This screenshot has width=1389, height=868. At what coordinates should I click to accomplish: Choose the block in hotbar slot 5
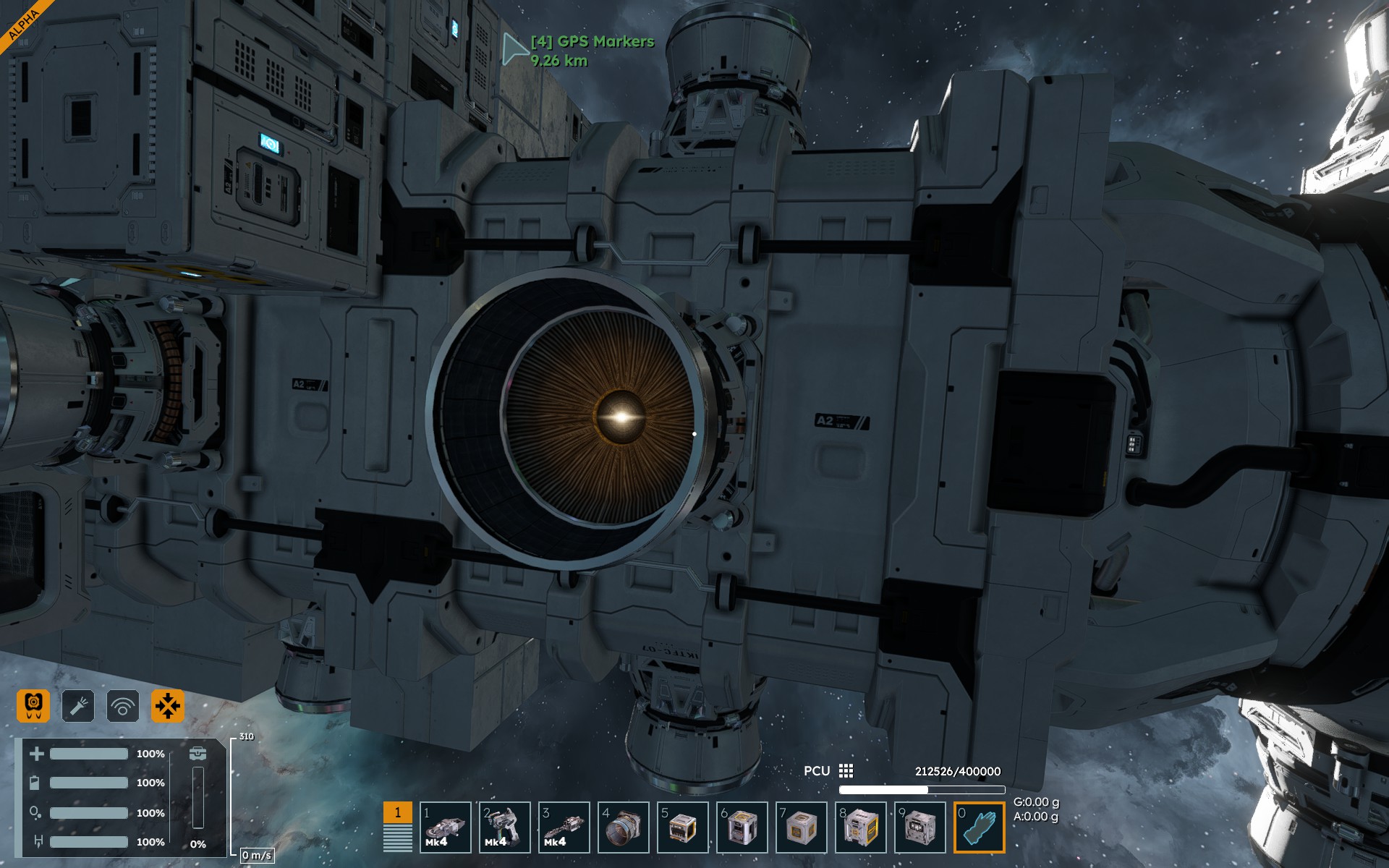coord(682,827)
